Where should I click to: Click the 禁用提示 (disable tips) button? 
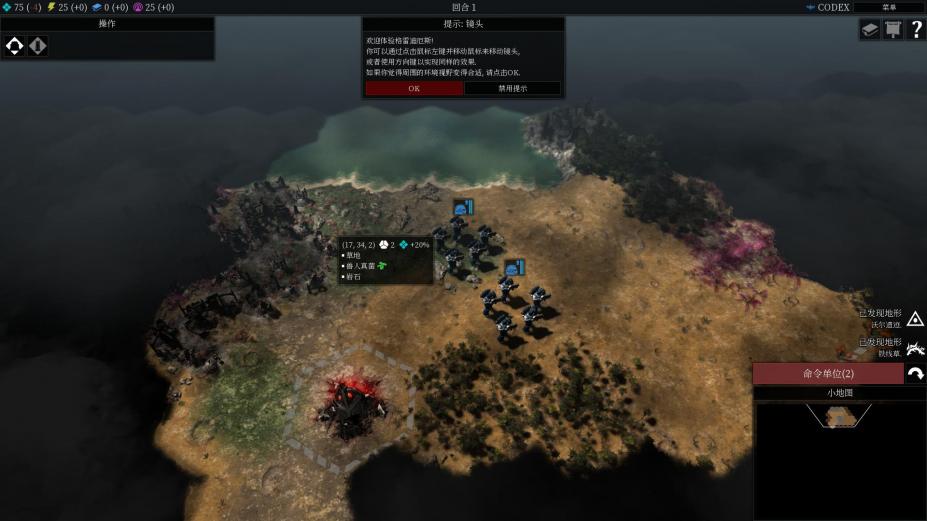[513, 88]
